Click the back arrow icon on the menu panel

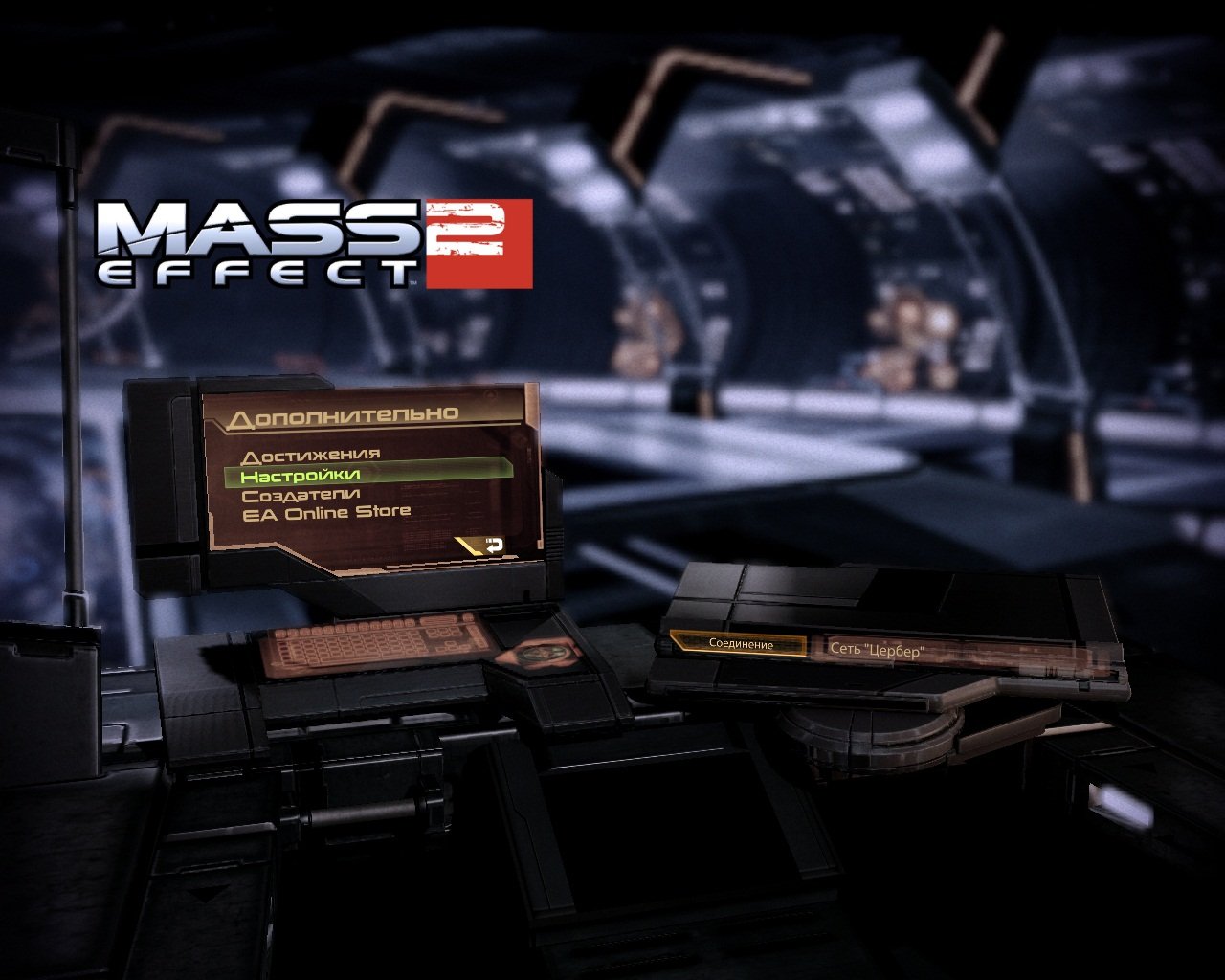(x=494, y=544)
